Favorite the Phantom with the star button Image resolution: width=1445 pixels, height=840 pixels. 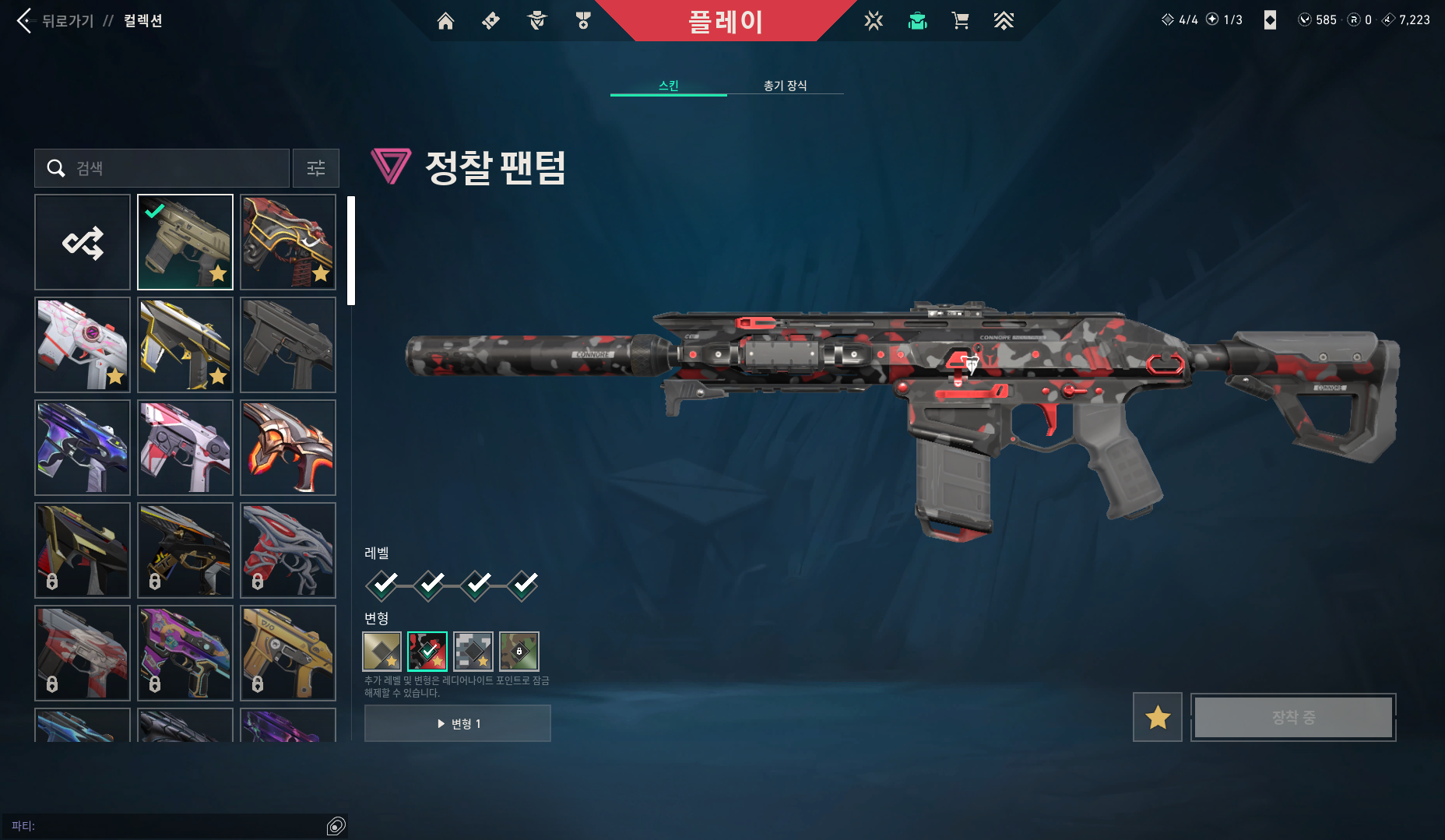tap(1157, 717)
